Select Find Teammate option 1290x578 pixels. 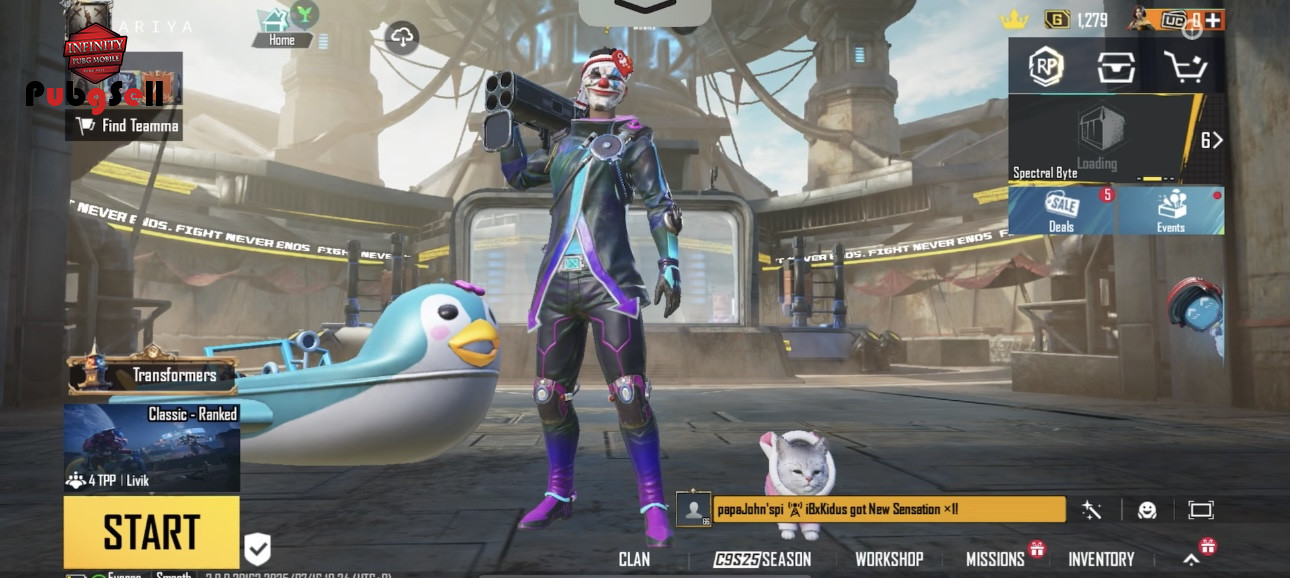click(125, 125)
